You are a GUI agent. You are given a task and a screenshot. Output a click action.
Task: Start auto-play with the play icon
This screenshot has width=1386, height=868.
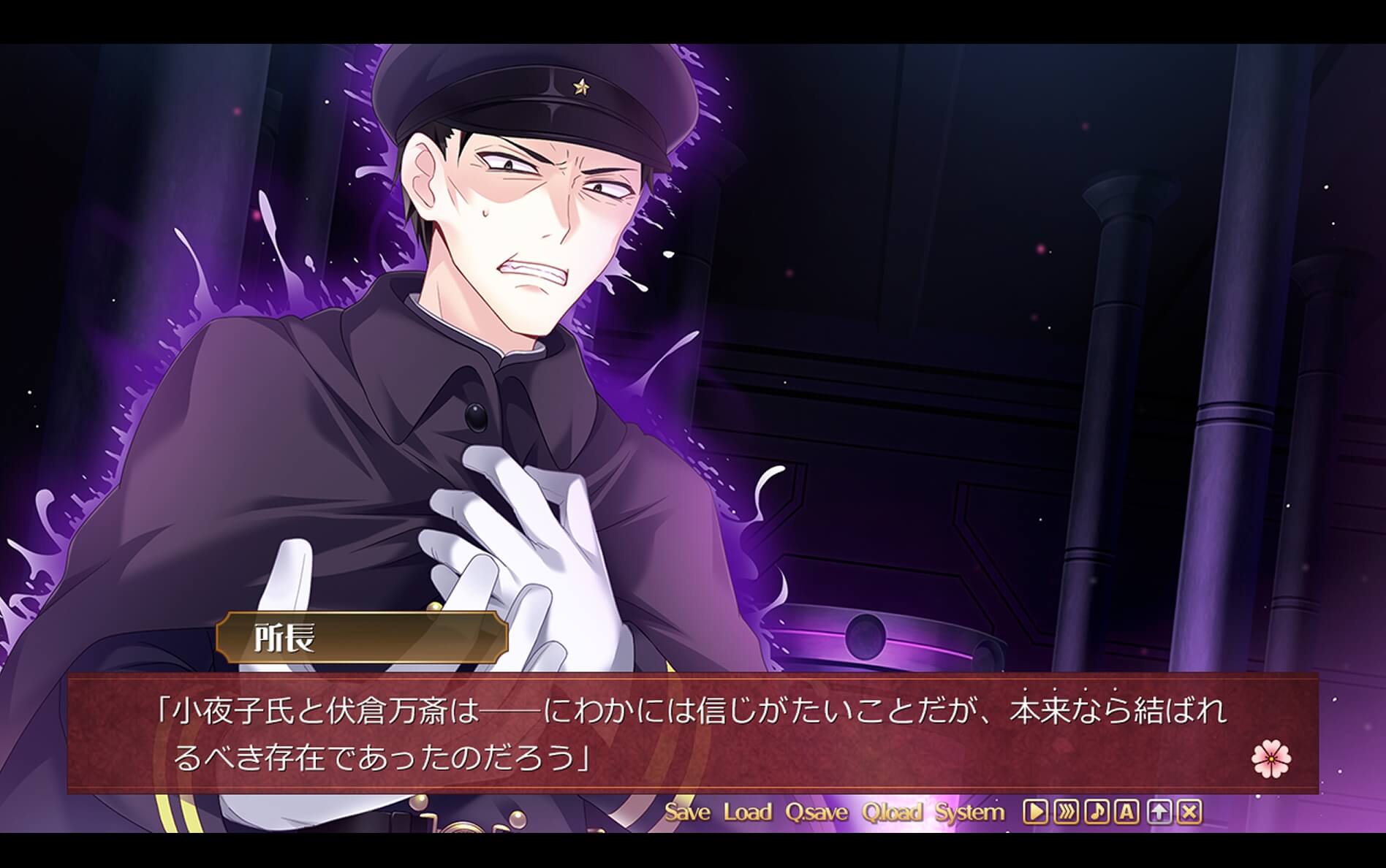[x=1036, y=811]
